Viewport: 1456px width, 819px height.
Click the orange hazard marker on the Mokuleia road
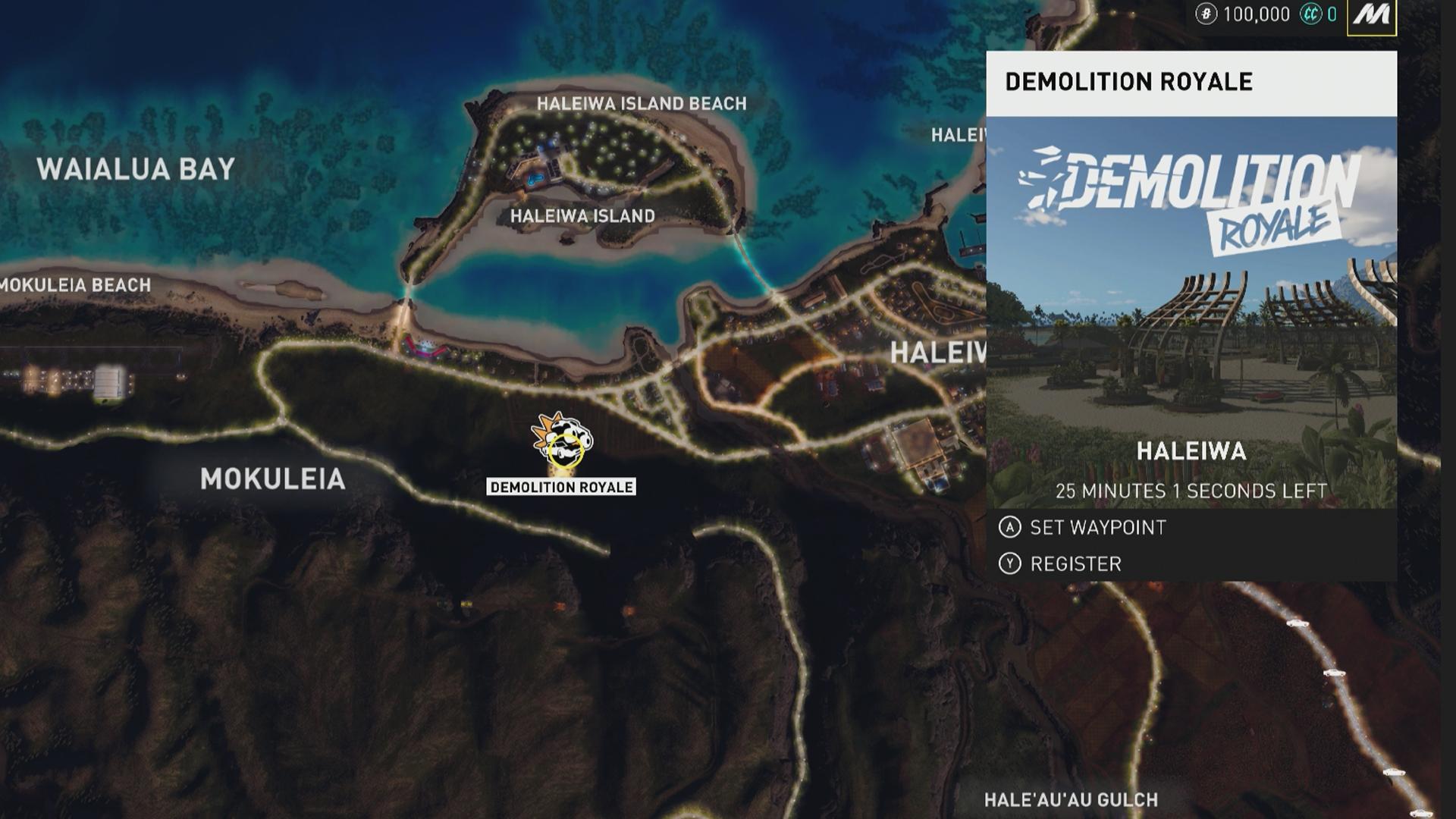561,607
